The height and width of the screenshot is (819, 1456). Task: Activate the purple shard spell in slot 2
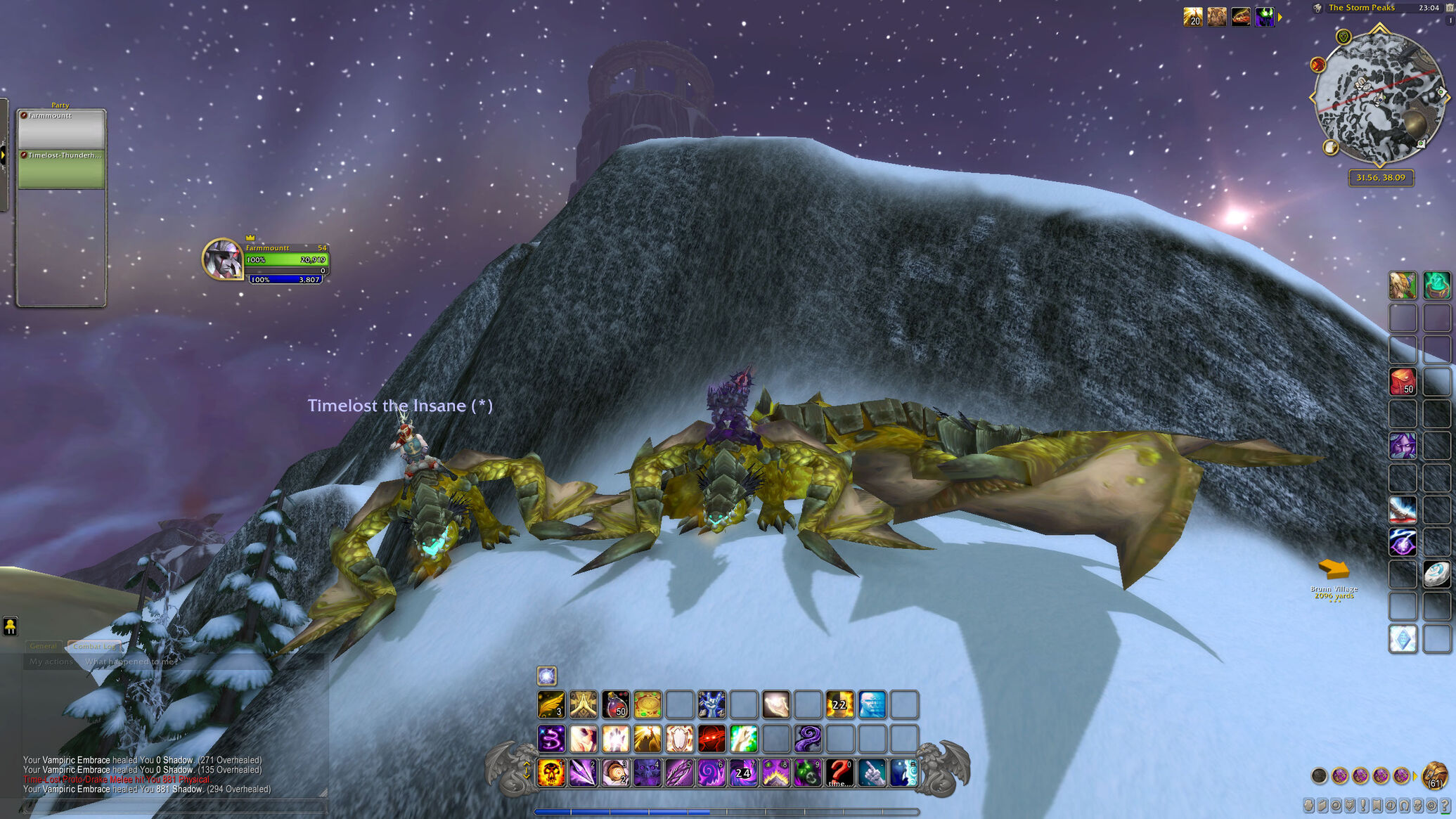coord(583,773)
